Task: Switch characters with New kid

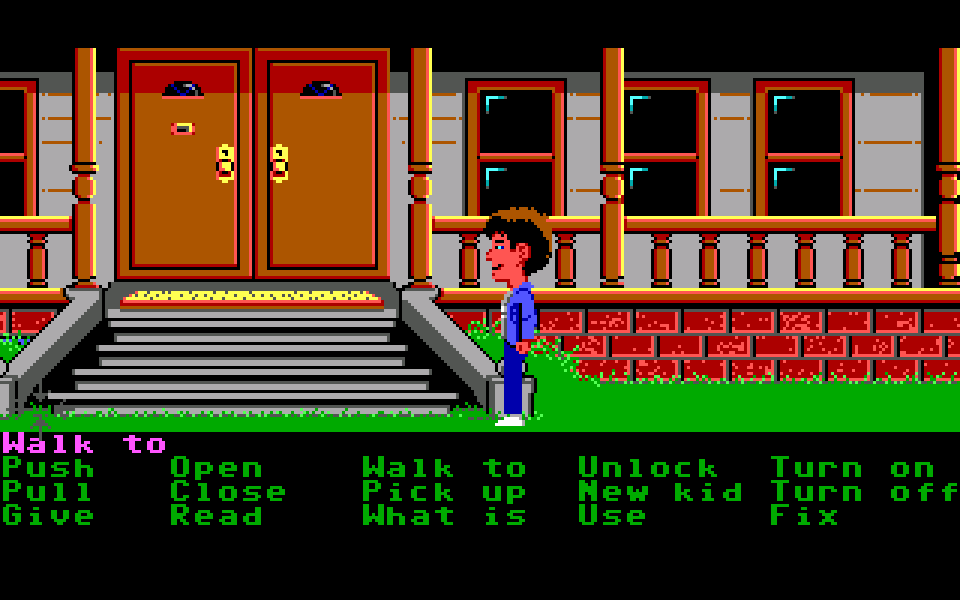Action: click(660, 492)
